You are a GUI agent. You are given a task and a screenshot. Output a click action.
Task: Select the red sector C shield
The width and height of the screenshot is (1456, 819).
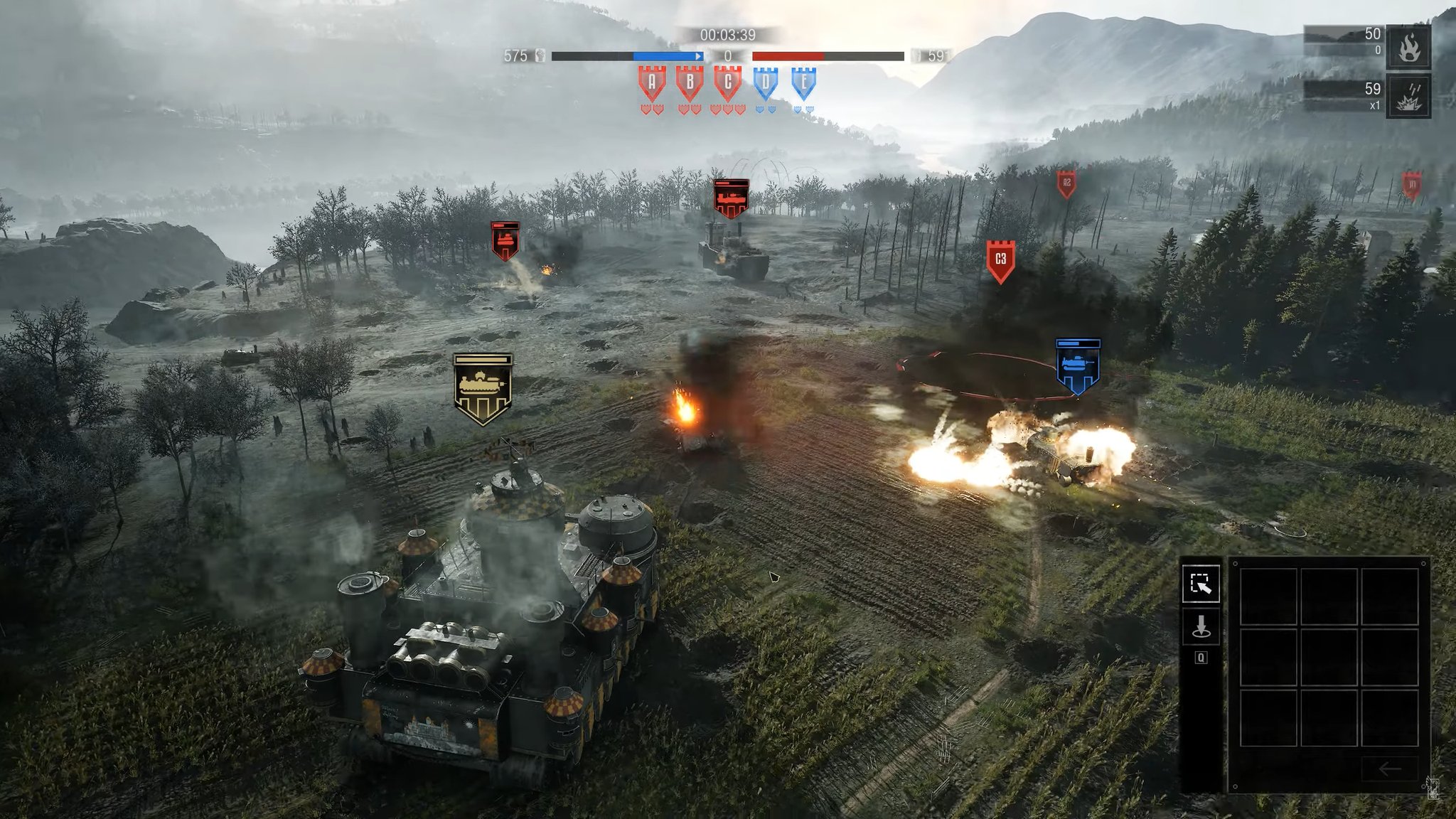click(727, 84)
